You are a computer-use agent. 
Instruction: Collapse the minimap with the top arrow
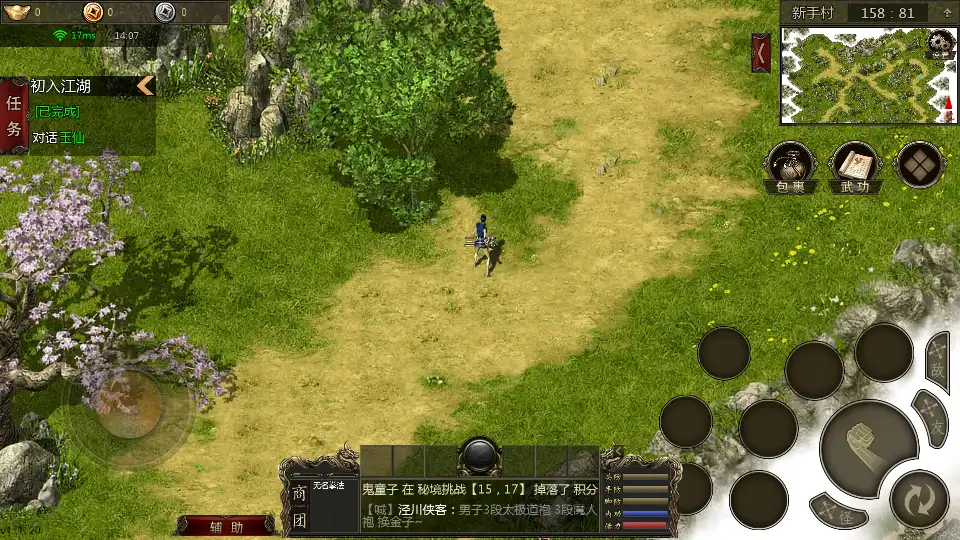pyautogui.click(x=945, y=13)
